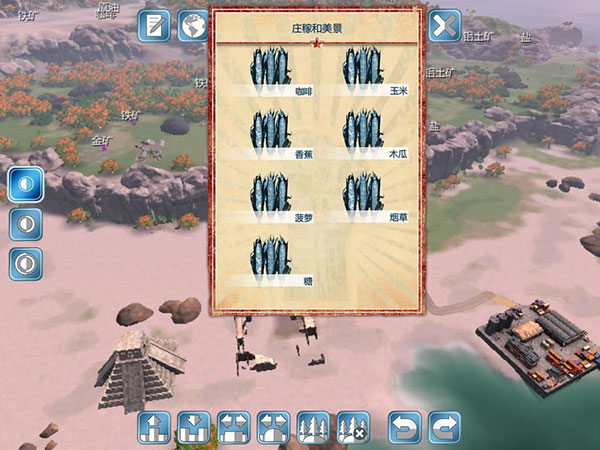Image resolution: width=600 pixels, height=450 pixels.
Task: Pick the 糖 (sugar) crop
Action: click(268, 260)
